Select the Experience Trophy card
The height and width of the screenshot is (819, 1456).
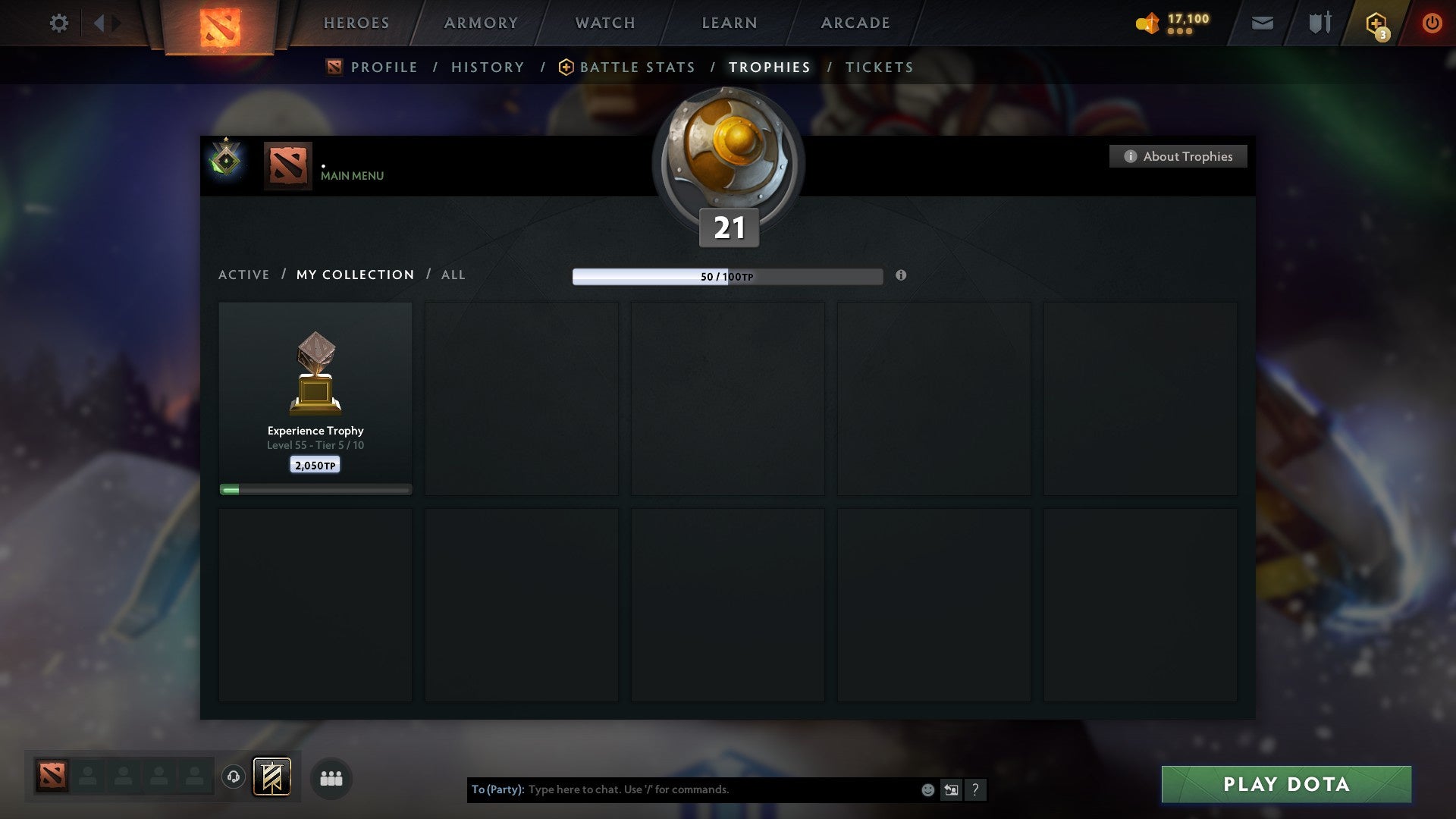[x=315, y=394]
